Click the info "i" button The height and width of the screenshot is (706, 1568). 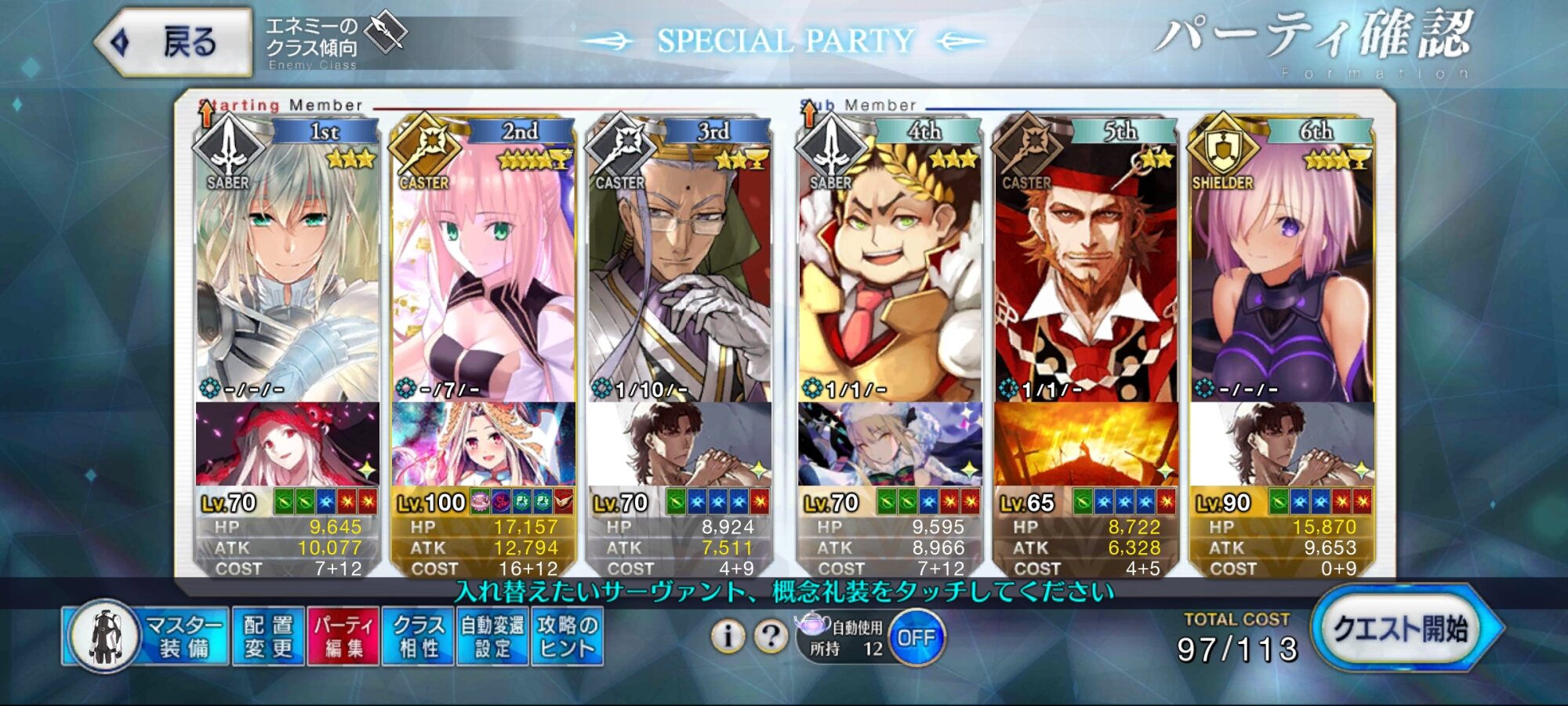[728, 636]
